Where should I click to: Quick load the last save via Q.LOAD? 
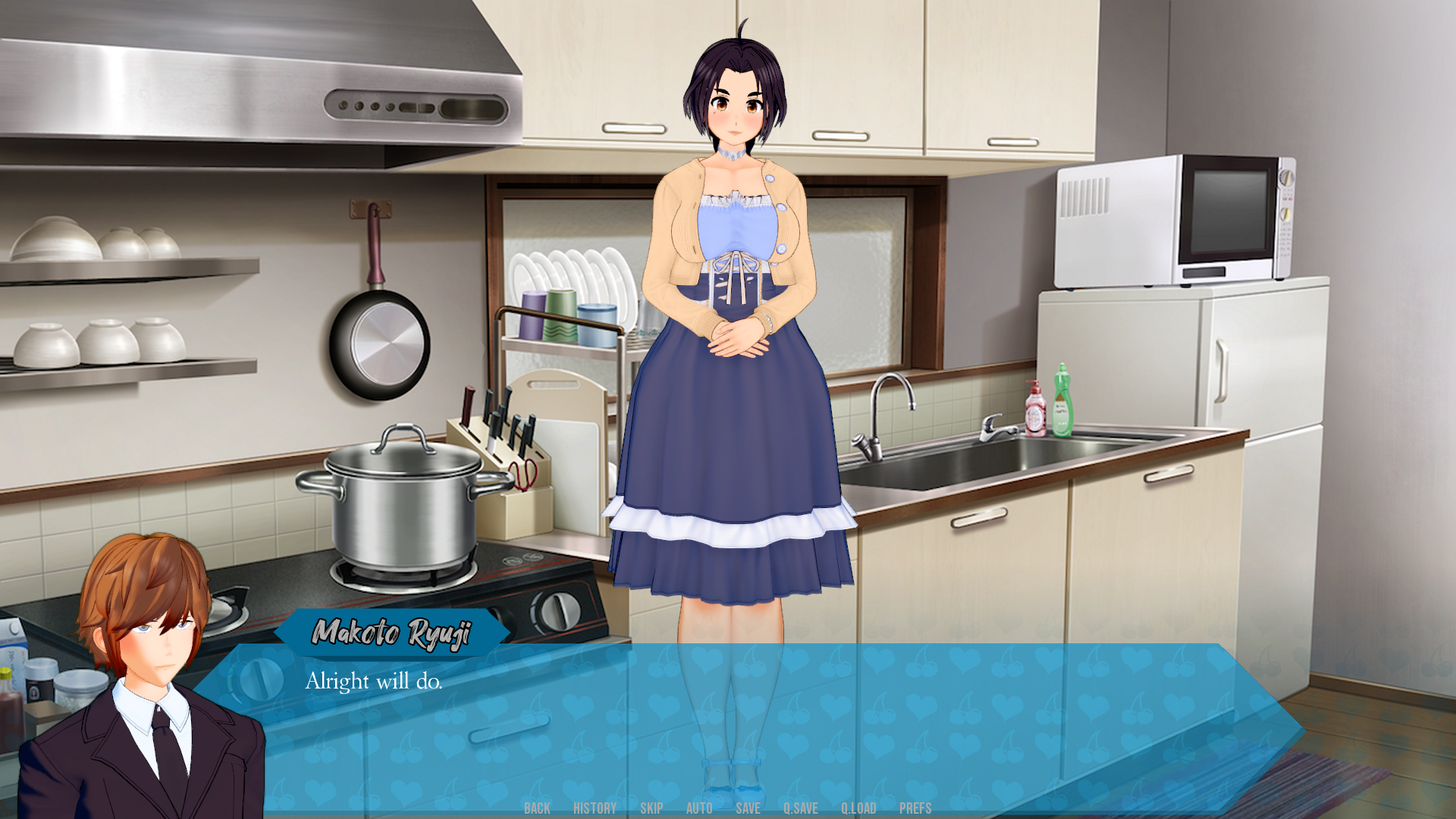[858, 808]
